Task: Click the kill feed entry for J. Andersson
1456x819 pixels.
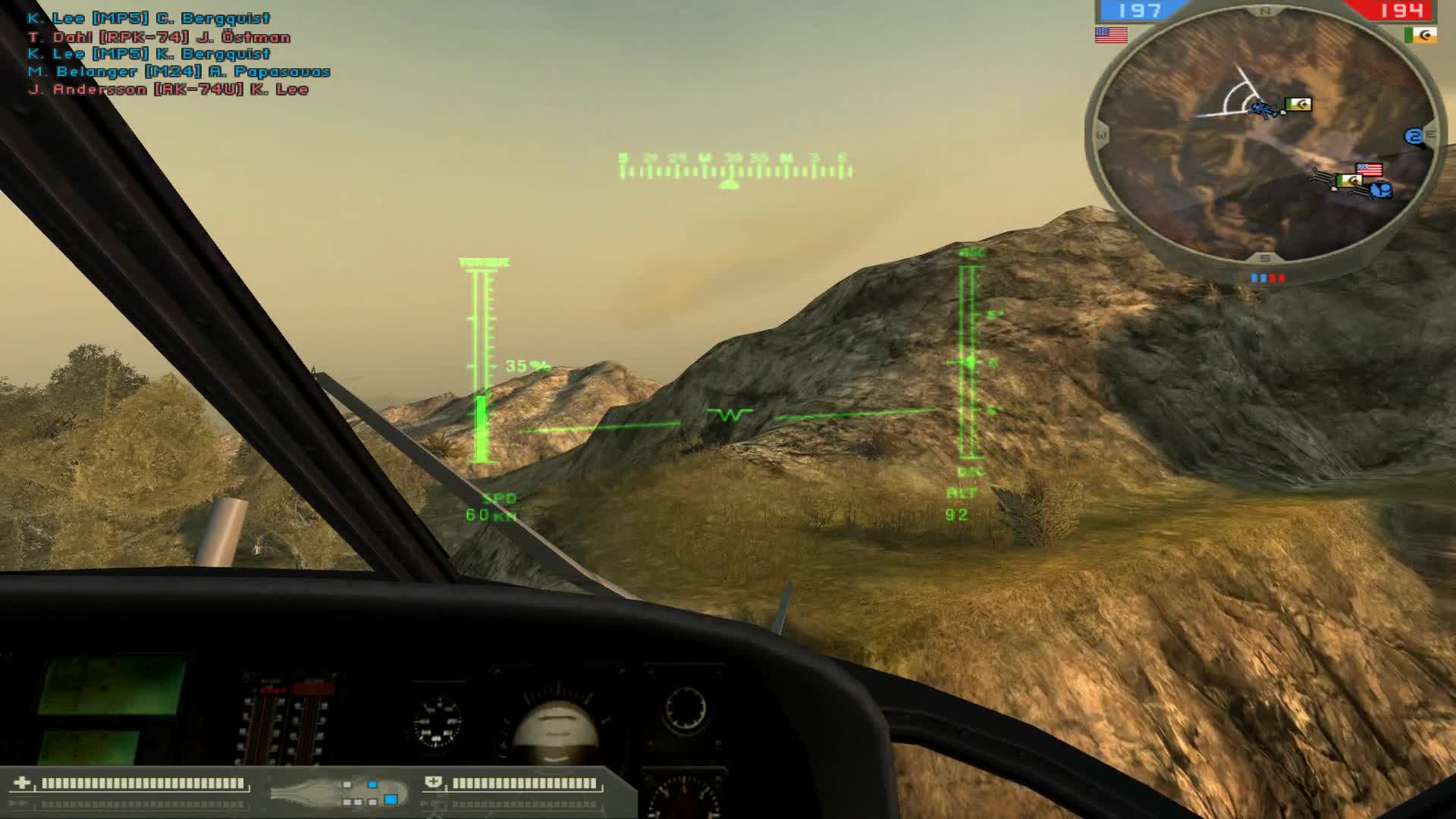Action: pyautogui.click(x=167, y=89)
